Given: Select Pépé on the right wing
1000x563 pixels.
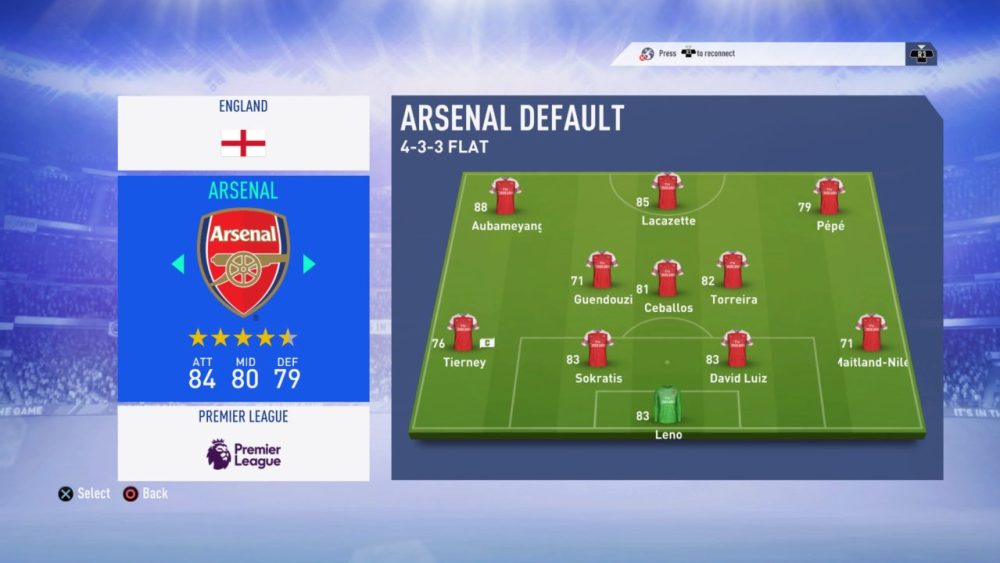Looking at the screenshot, I should pyautogui.click(x=829, y=197).
